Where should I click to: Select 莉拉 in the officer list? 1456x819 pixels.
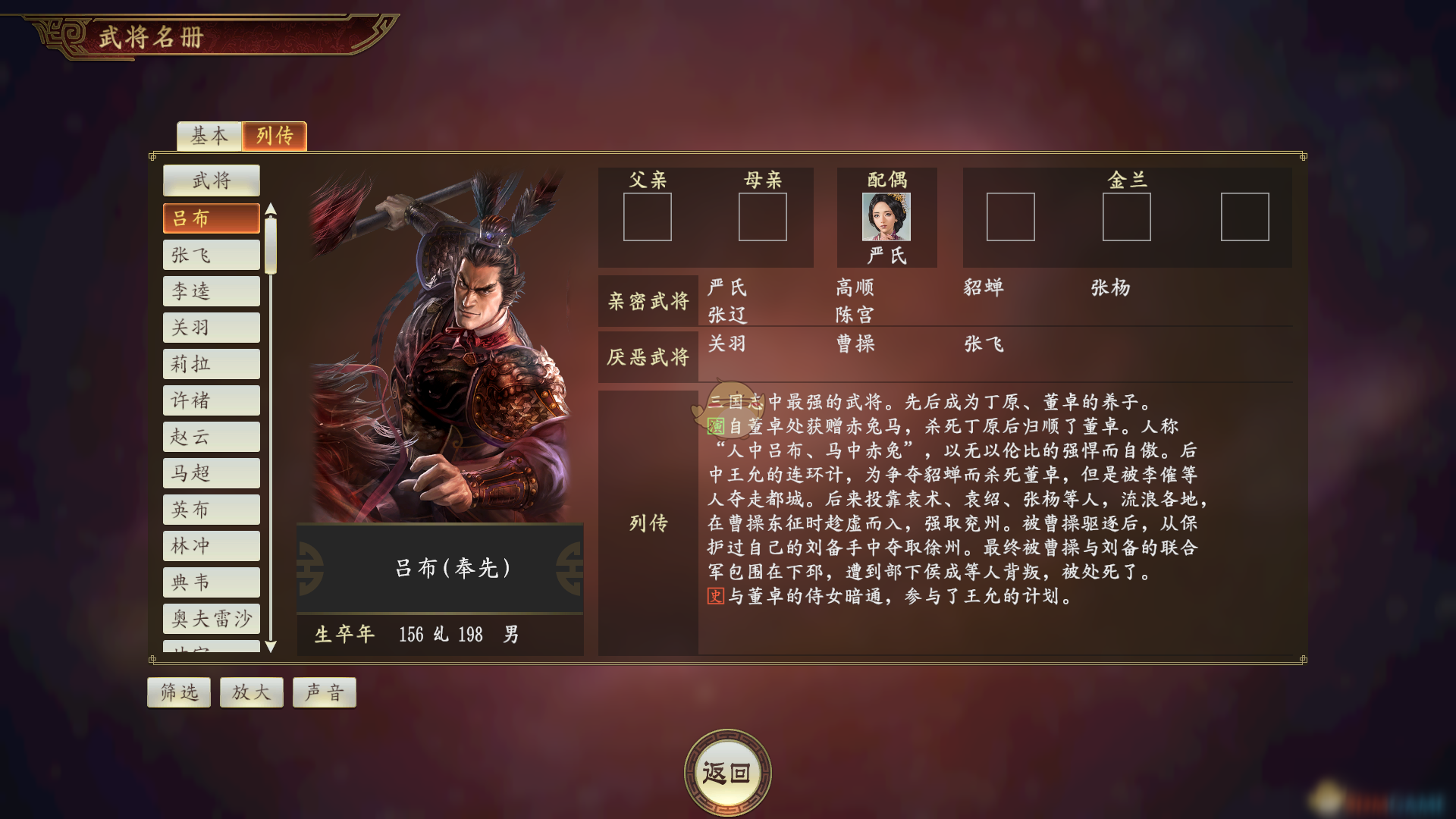pos(212,364)
